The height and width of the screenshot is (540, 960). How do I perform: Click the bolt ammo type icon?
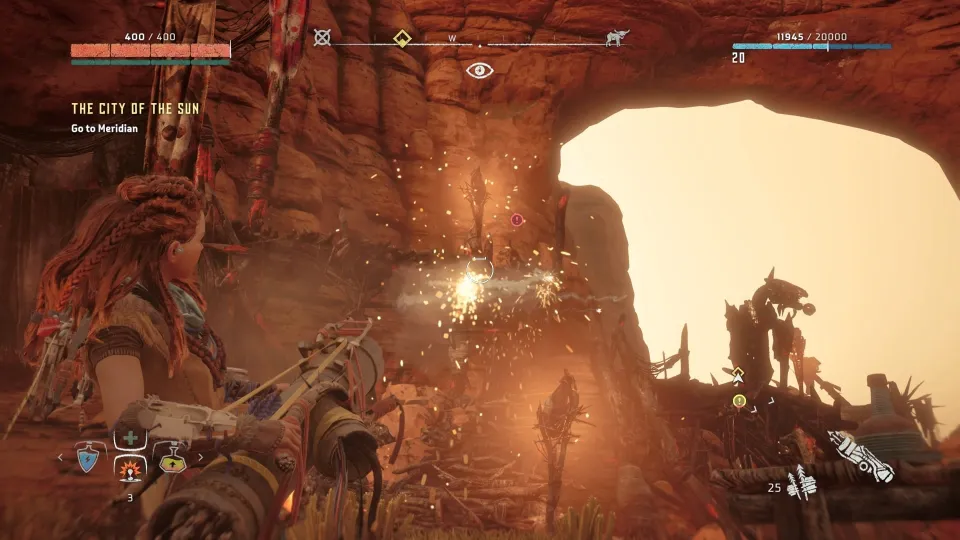(801, 485)
